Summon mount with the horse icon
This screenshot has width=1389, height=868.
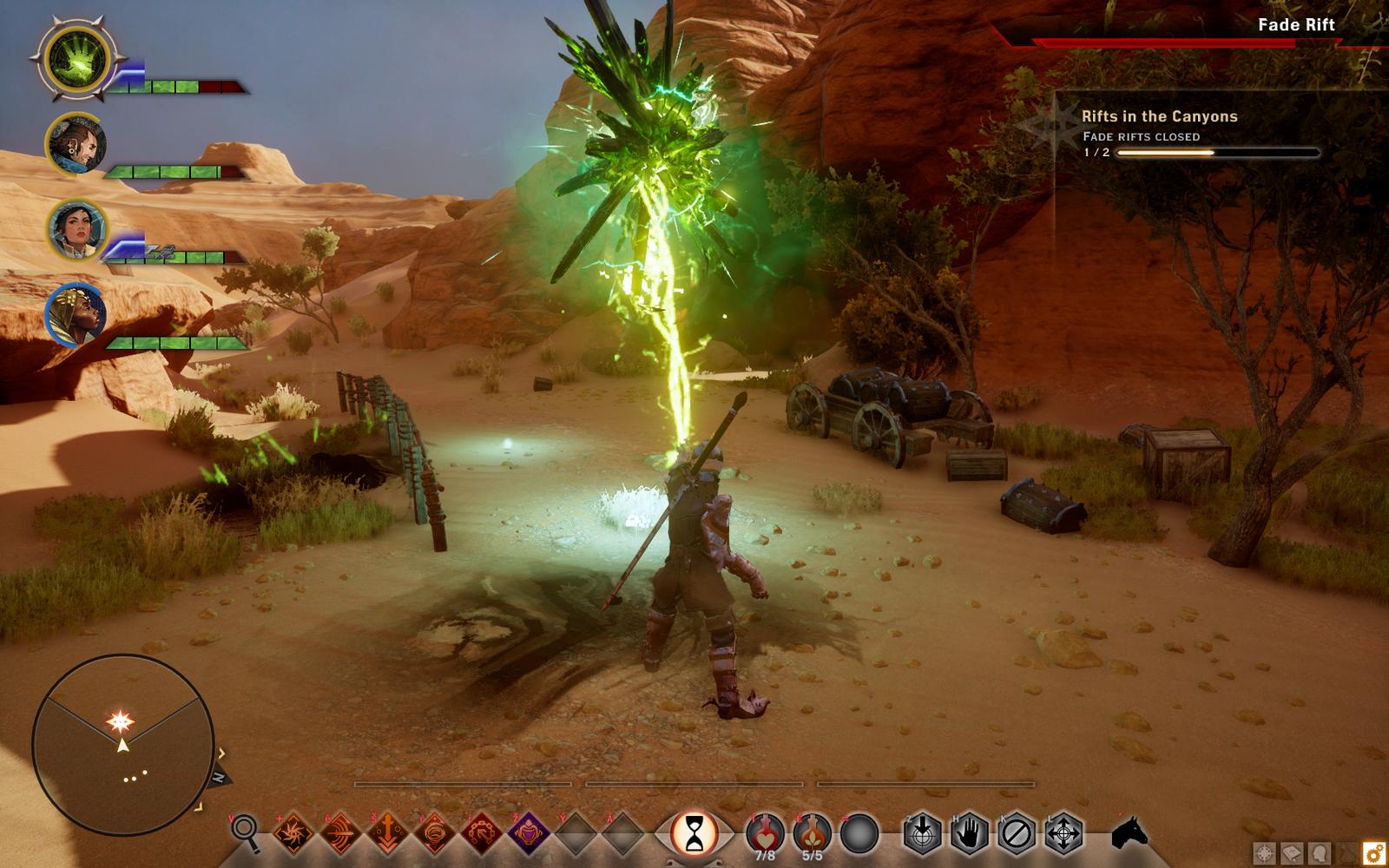click(x=1129, y=834)
